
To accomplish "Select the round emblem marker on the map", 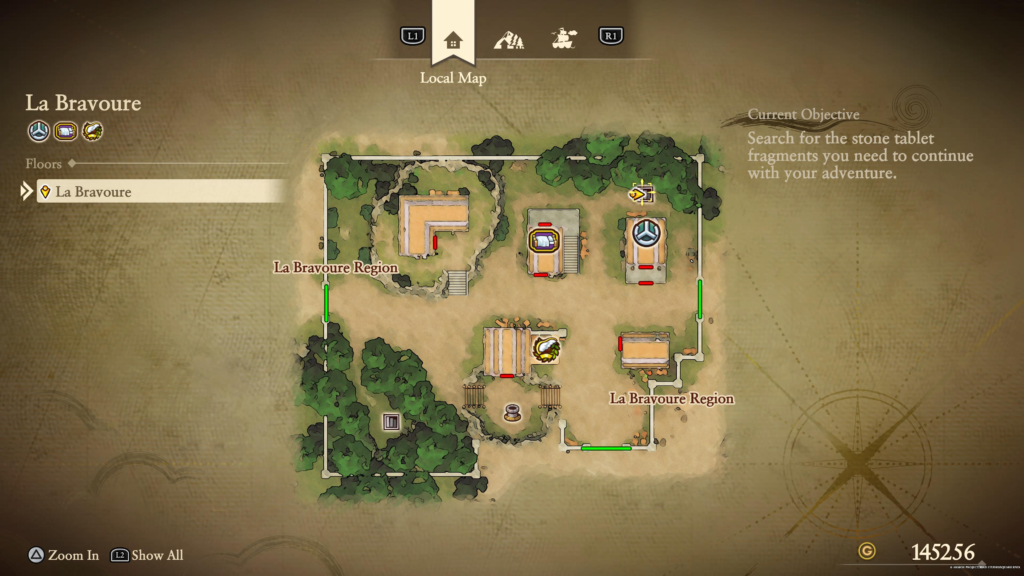I will 646,232.
